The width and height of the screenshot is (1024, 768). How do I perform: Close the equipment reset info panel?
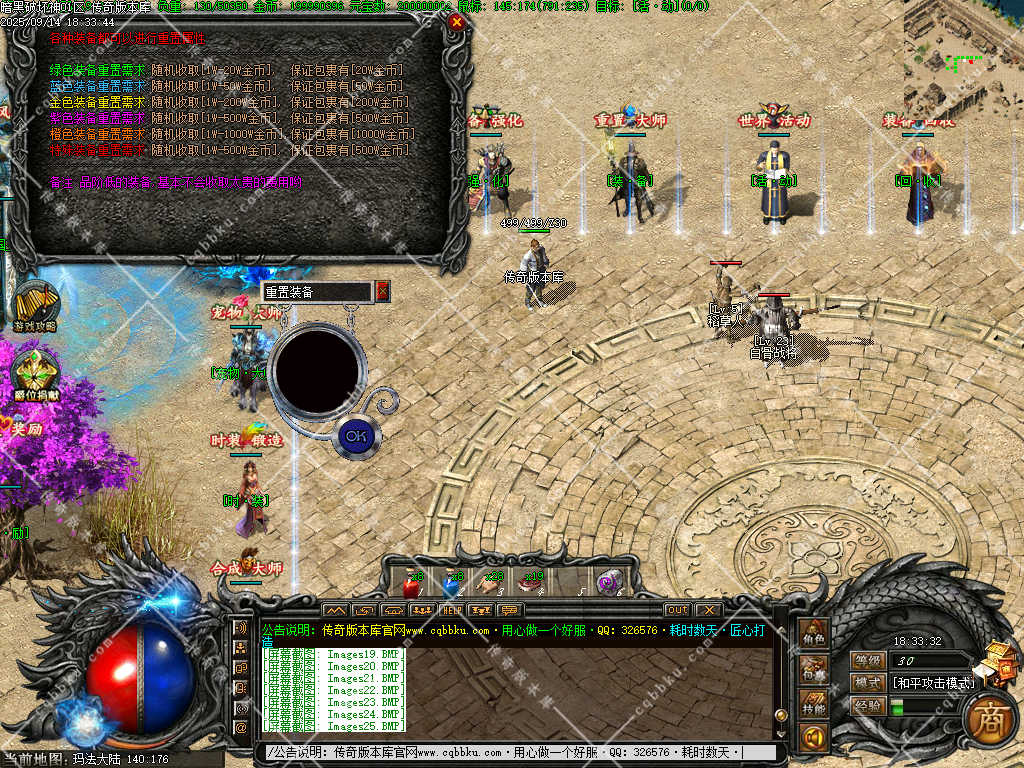[x=457, y=22]
